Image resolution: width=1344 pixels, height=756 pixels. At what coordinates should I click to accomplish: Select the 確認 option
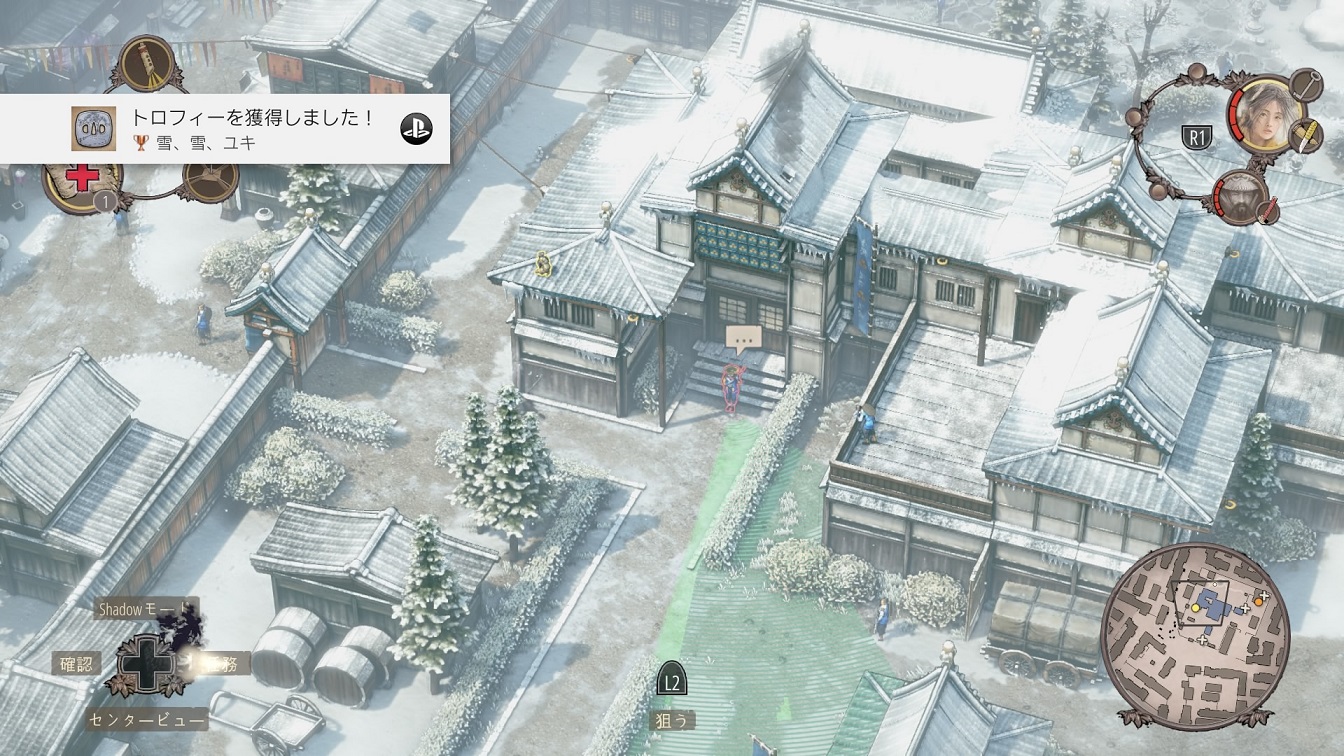point(76,662)
